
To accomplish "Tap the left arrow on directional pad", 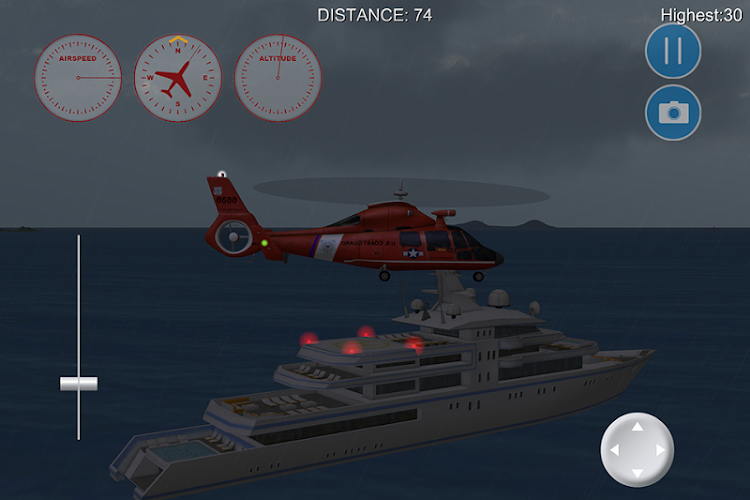I will tap(614, 451).
